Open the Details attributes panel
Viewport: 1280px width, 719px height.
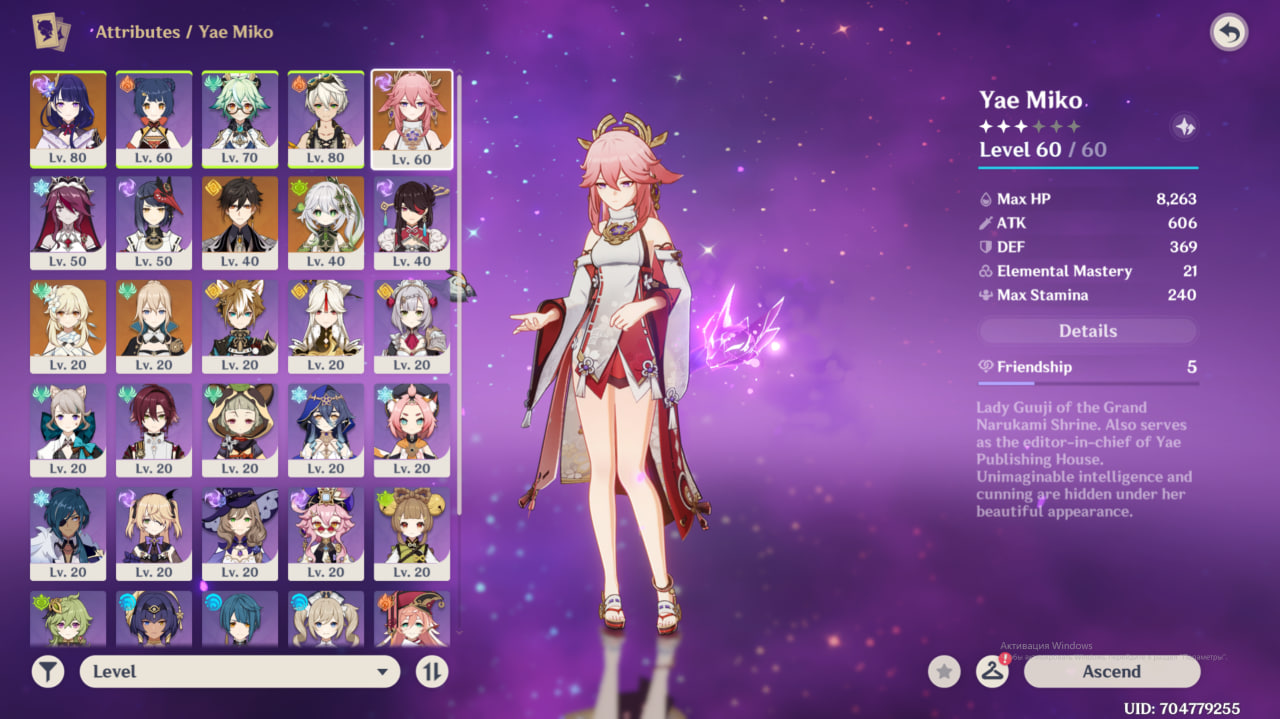click(x=1088, y=331)
